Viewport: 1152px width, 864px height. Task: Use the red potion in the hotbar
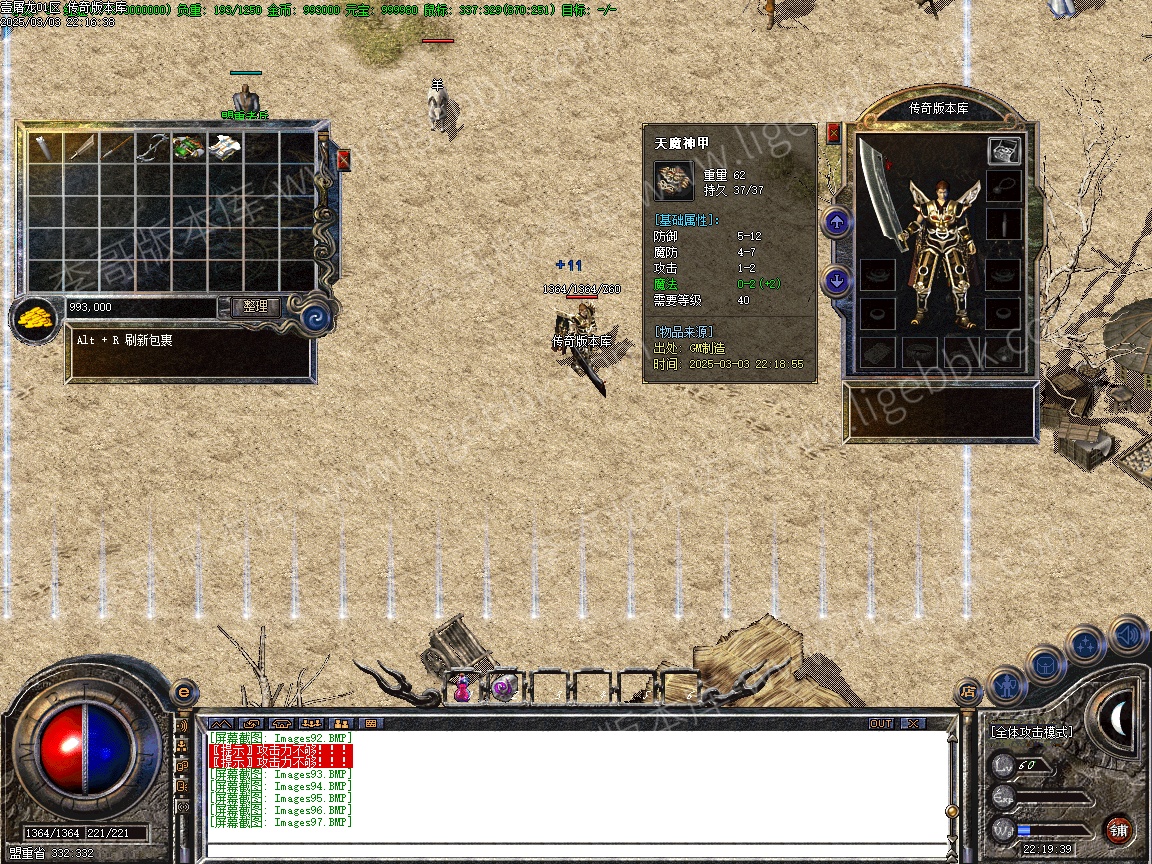pos(462,688)
